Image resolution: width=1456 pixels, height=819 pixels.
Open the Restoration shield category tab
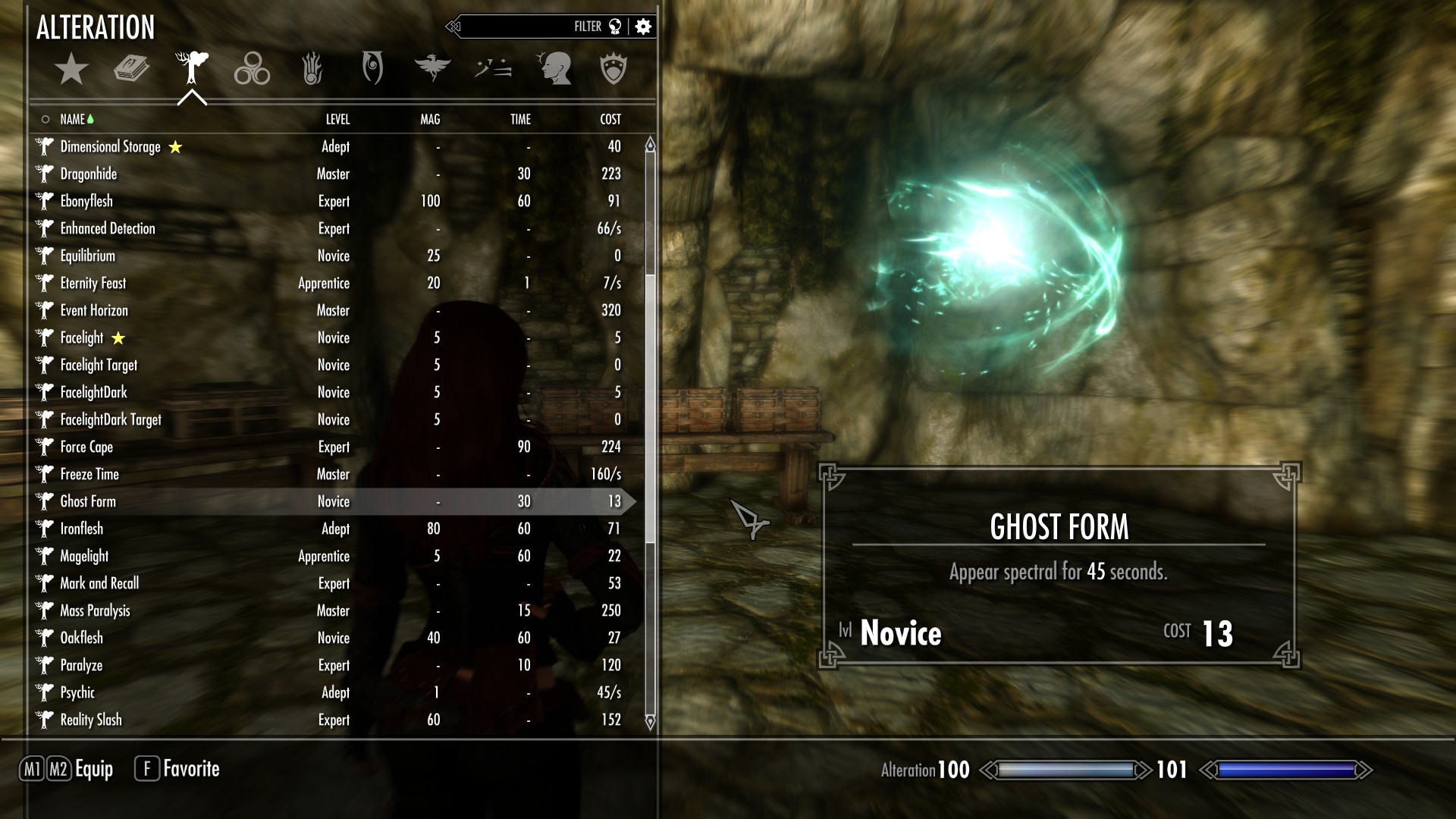pos(613,69)
